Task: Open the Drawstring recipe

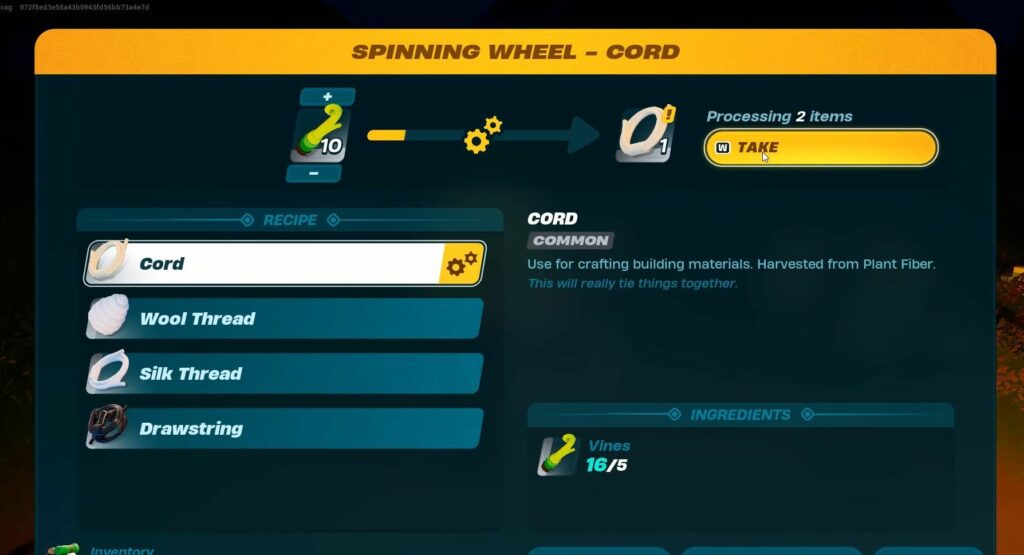Action: [284, 429]
